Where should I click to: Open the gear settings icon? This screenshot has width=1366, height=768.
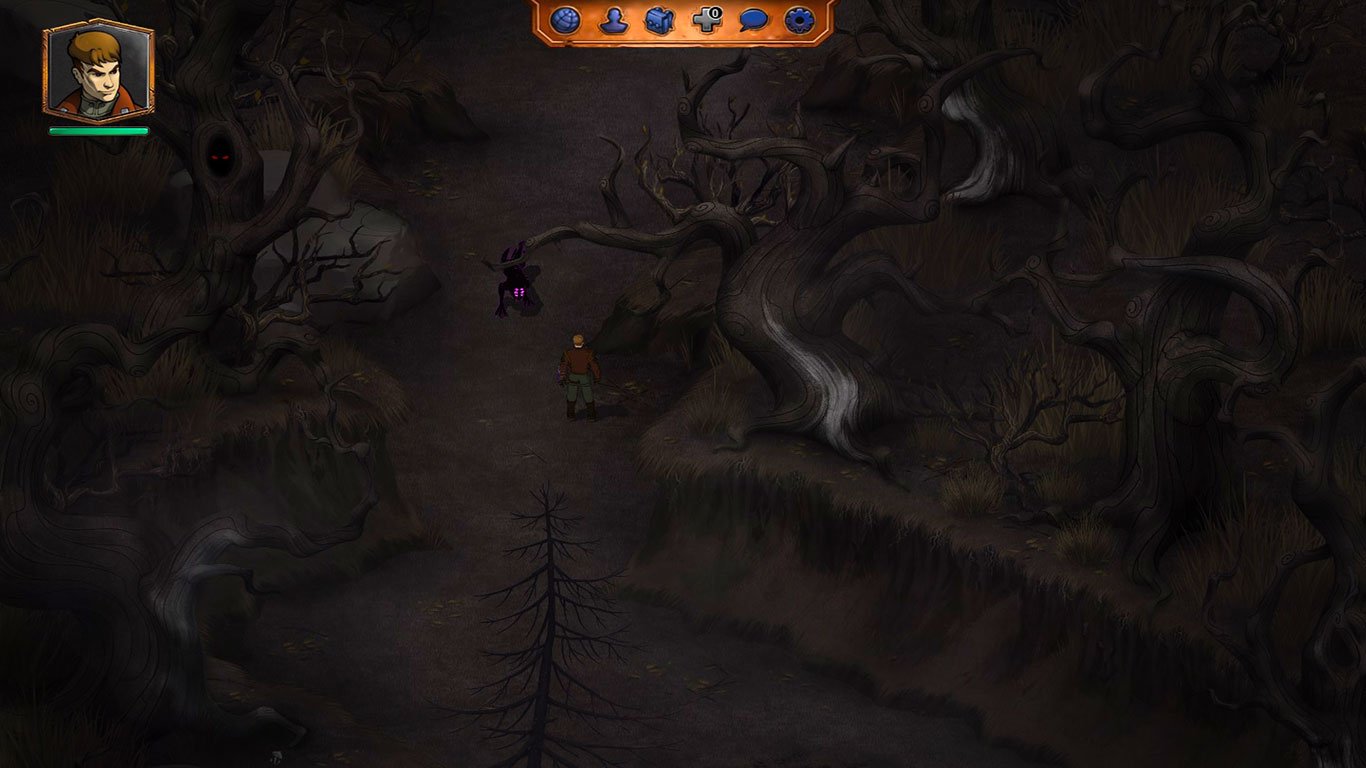(800, 18)
